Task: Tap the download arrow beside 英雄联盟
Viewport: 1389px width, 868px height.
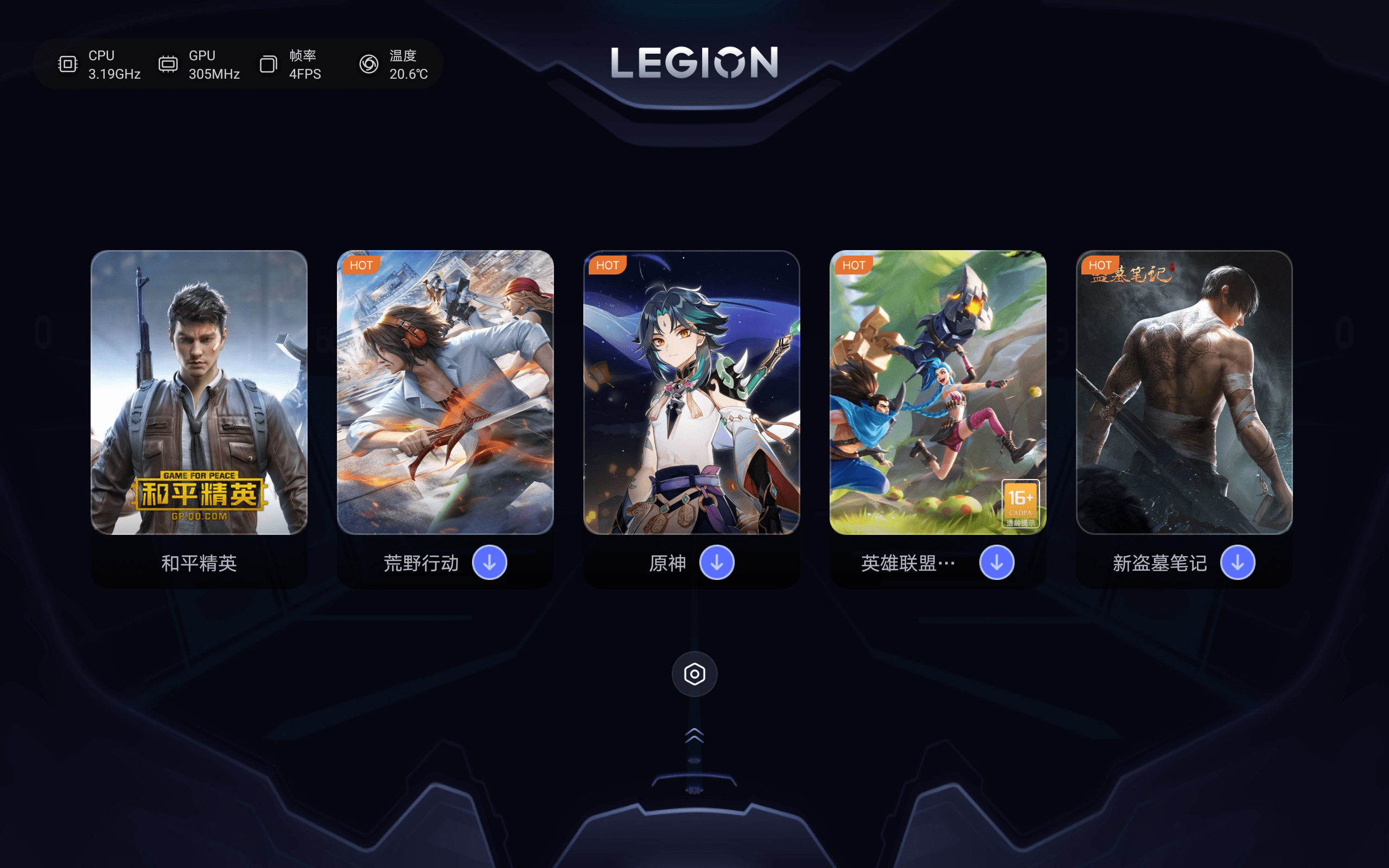Action: coord(996,563)
